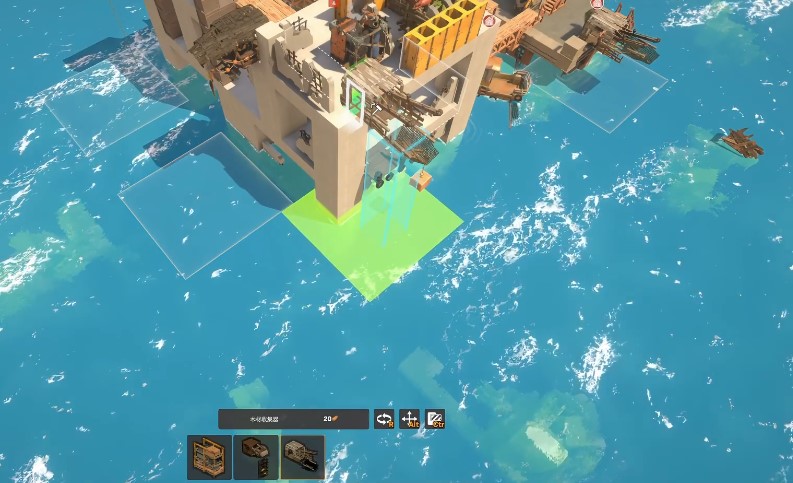Activate the move arrows tool button
This screenshot has height=483, width=793.
point(410,419)
